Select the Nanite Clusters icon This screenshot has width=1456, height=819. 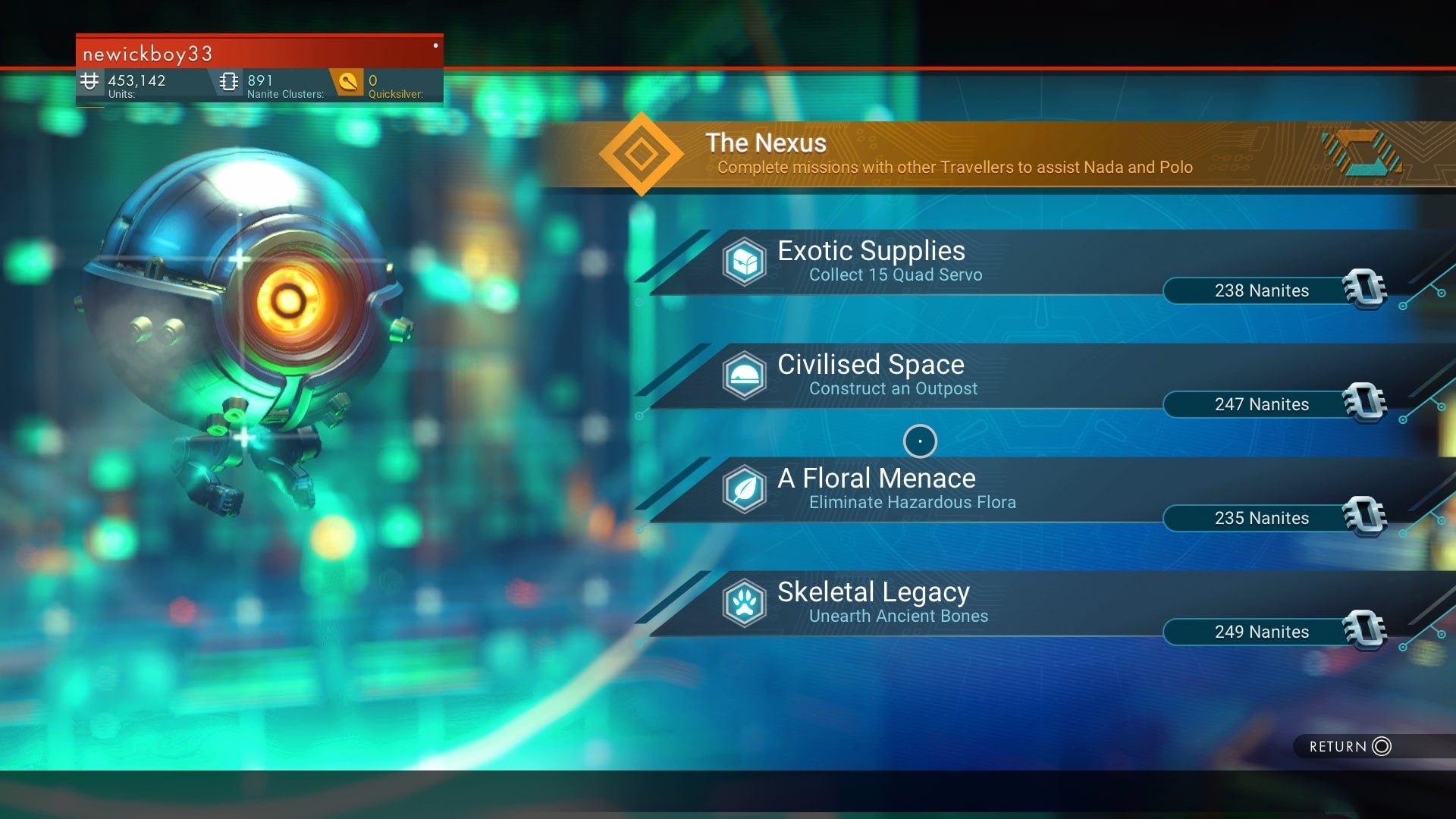228,81
